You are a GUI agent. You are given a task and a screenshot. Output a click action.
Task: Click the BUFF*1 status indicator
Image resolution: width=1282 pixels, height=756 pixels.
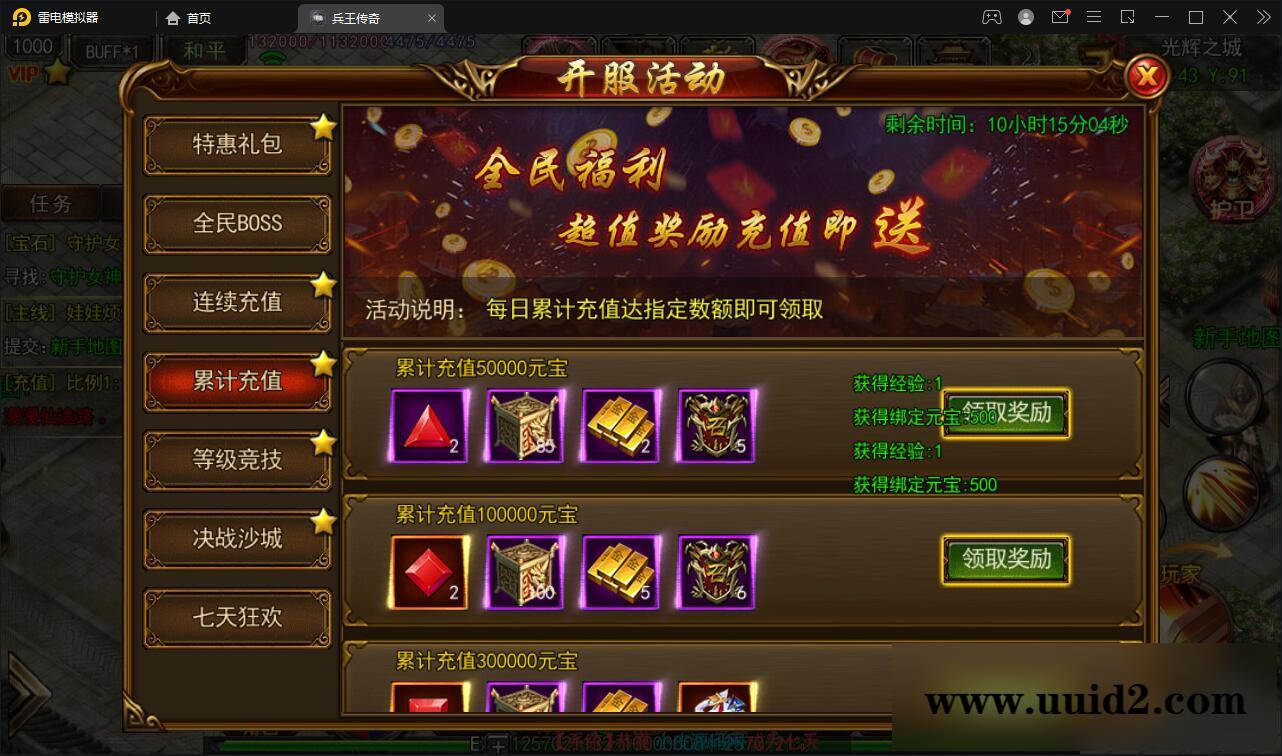pyautogui.click(x=111, y=49)
